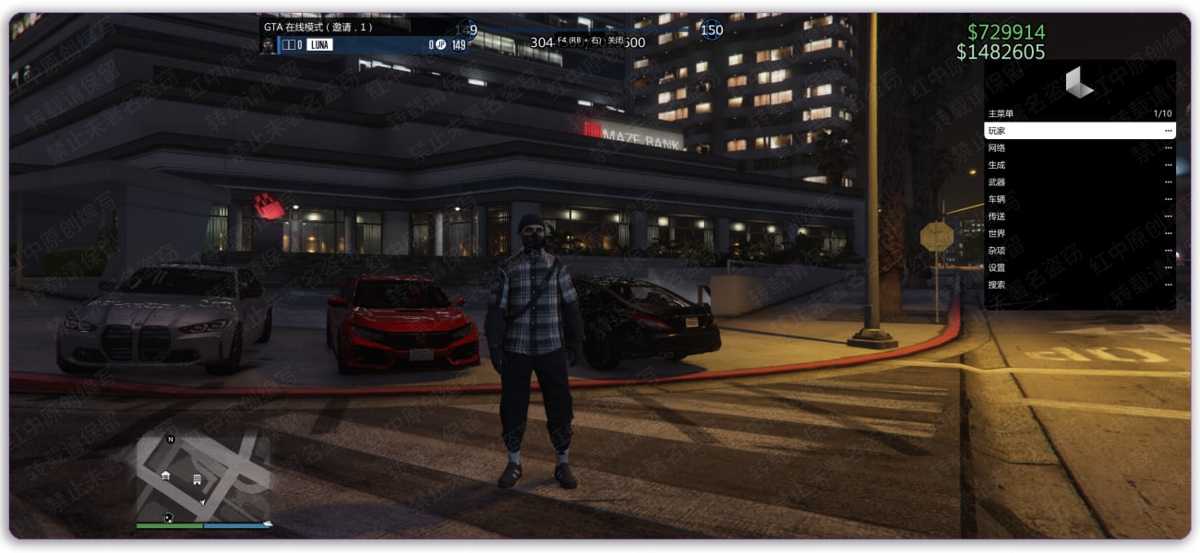The height and width of the screenshot is (553, 1200).
Task: Open the 生成 (Spawn) submenu
Action: pos(1078,165)
